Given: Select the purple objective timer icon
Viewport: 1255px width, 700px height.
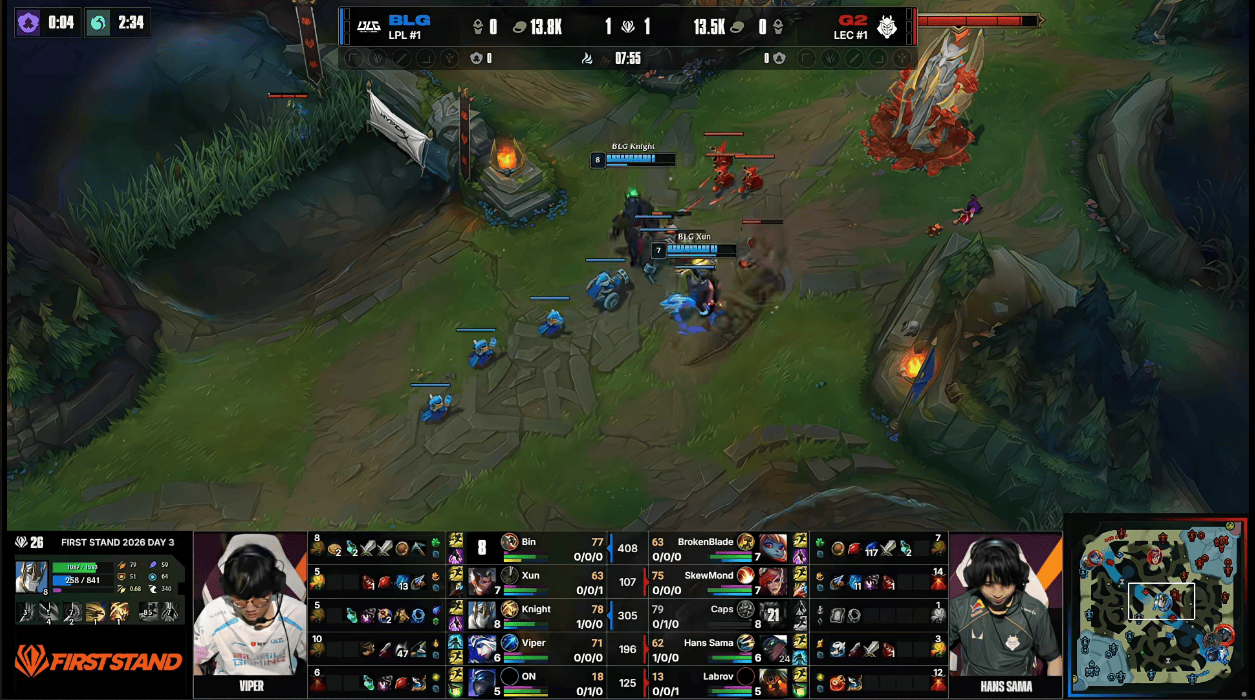Looking at the screenshot, I should click(x=29, y=23).
